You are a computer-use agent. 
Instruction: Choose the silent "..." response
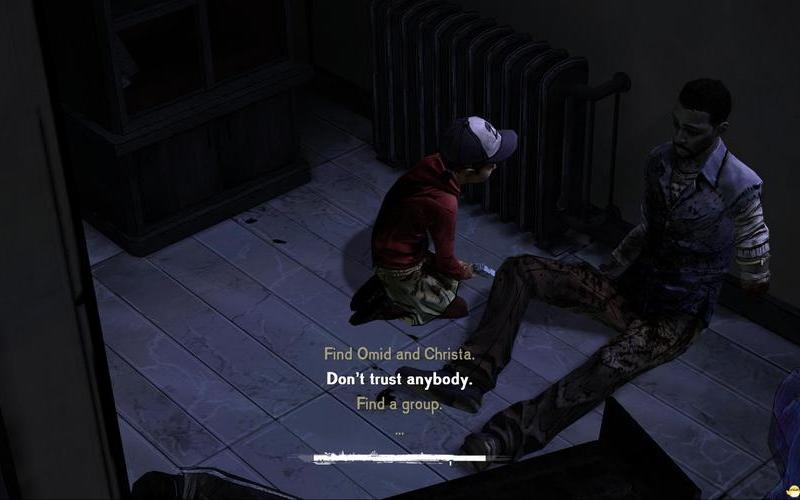coord(399,431)
